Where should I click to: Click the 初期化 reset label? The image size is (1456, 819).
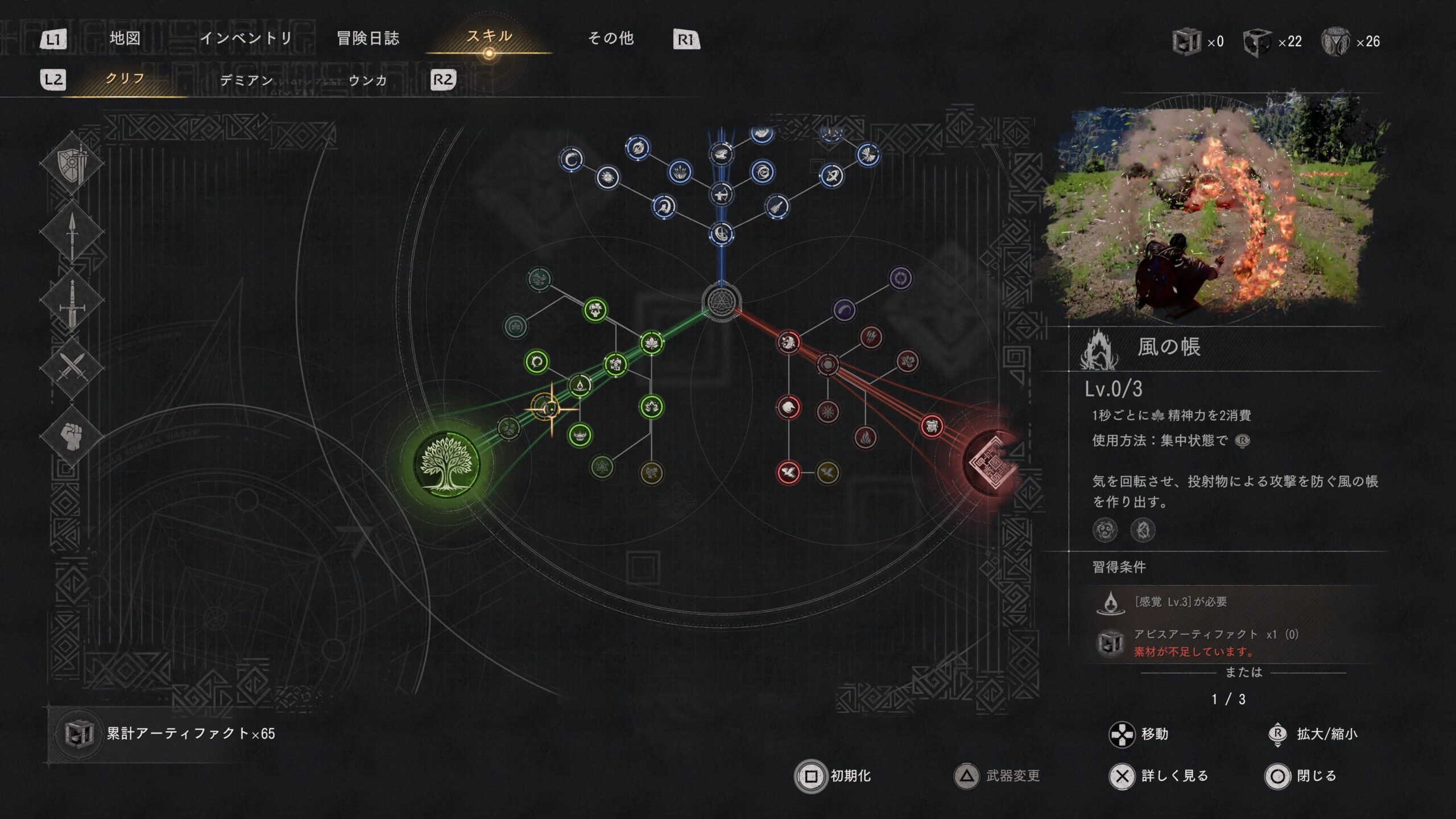pos(850,776)
